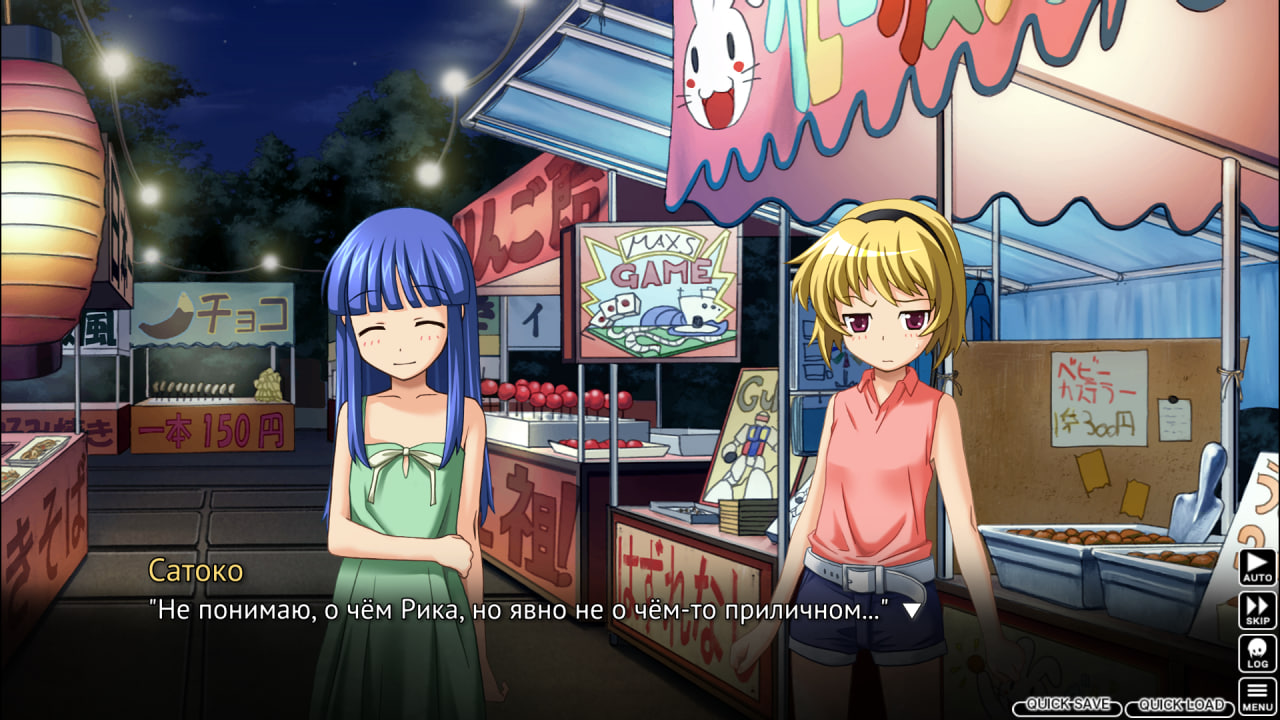Click Quick Save
This screenshot has width=1280, height=720.
pos(1067,706)
